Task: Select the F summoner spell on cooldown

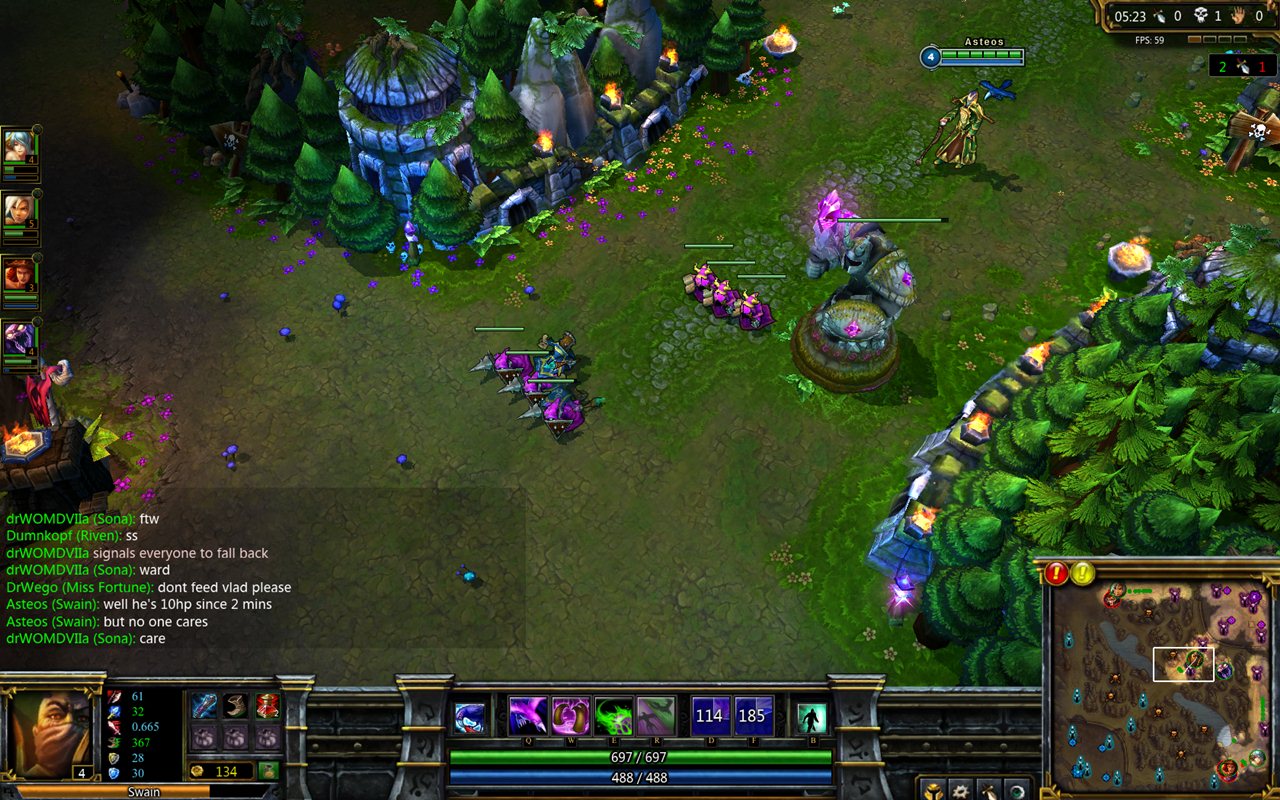Action: click(753, 715)
